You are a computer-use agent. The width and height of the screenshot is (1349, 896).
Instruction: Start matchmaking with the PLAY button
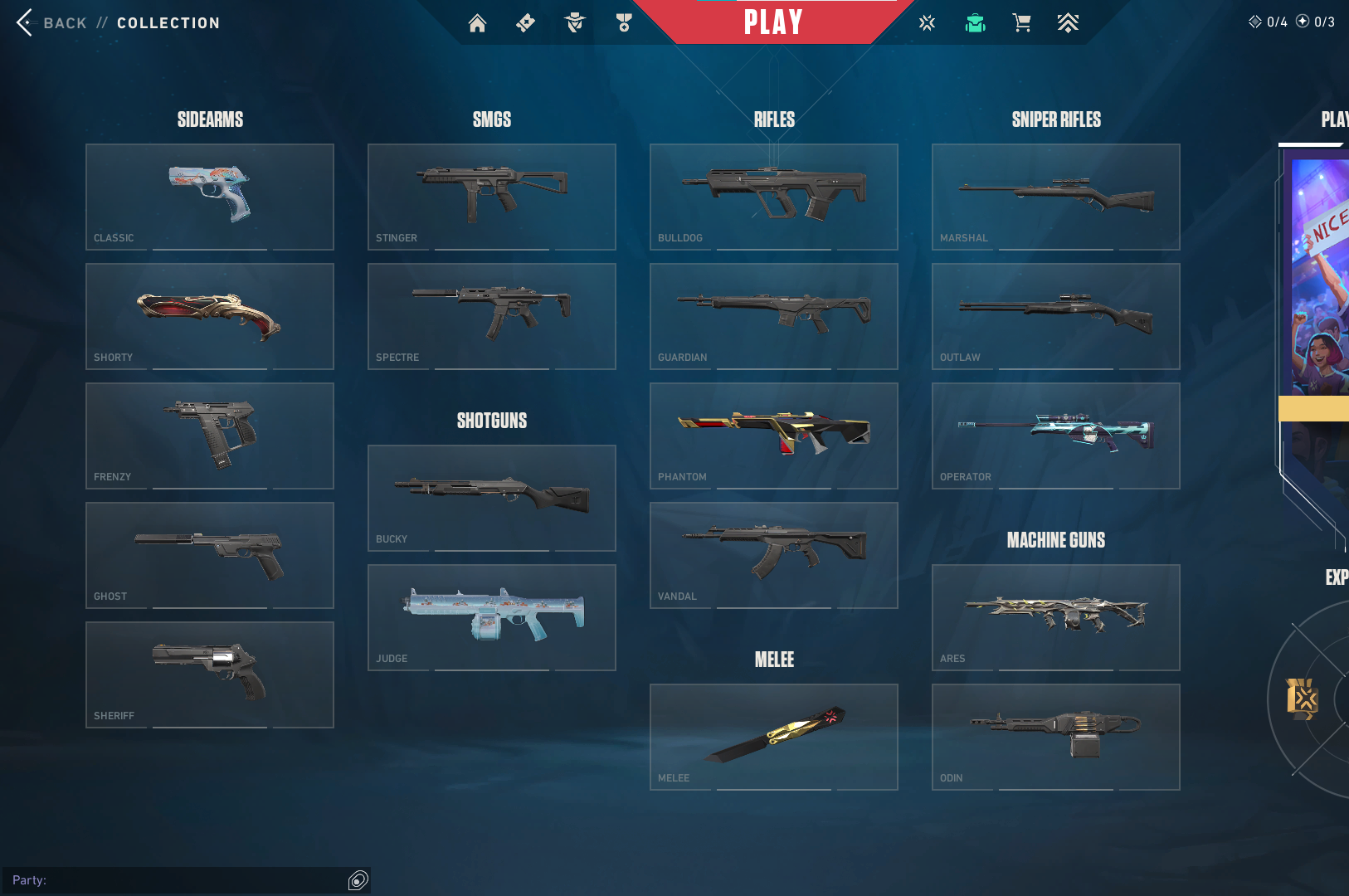pos(772,22)
